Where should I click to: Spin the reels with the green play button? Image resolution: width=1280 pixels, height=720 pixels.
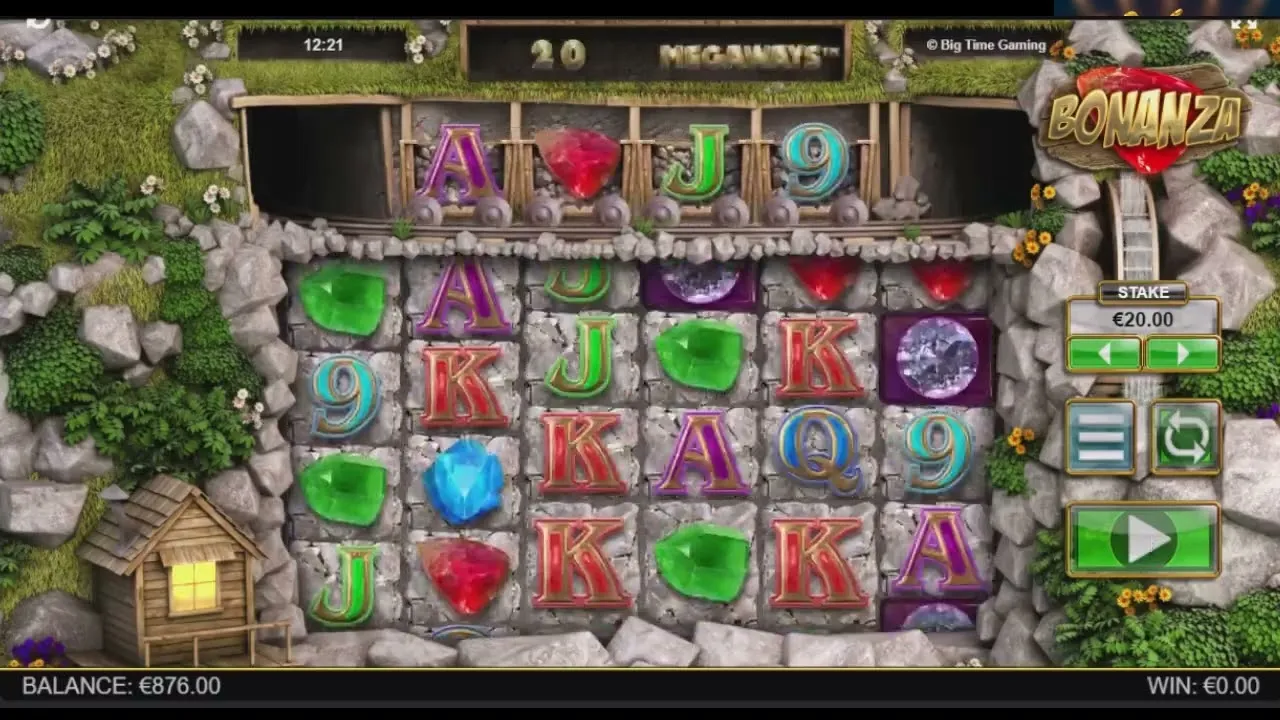[1142, 540]
